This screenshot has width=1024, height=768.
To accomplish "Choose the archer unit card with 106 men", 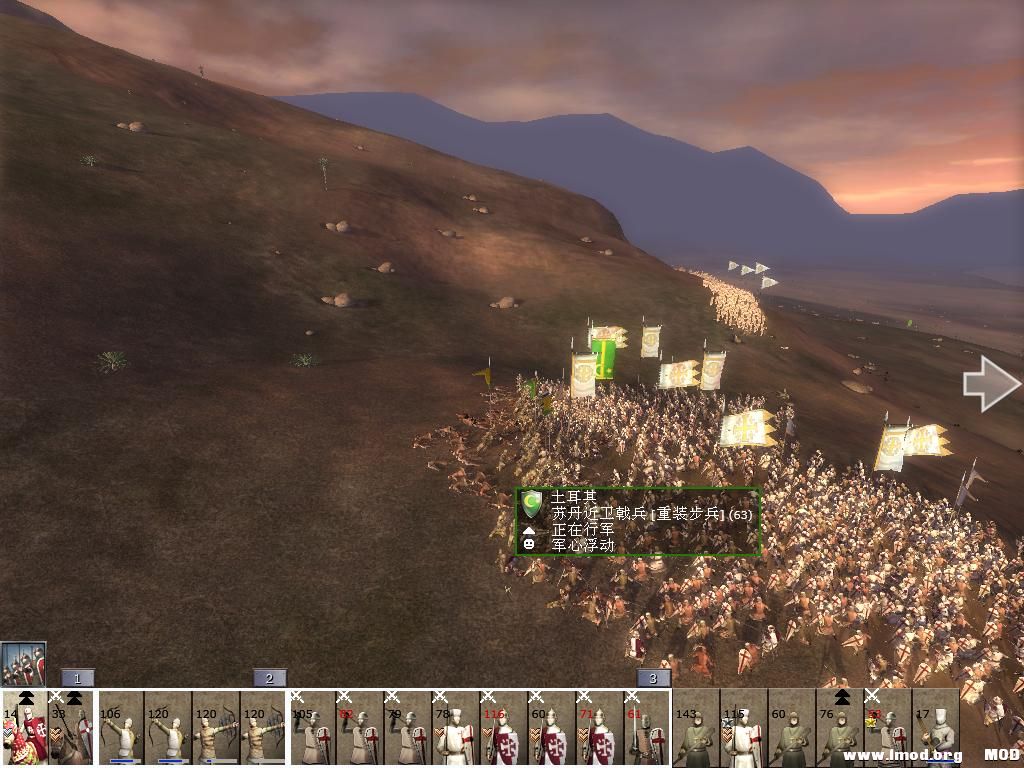I will (x=122, y=730).
